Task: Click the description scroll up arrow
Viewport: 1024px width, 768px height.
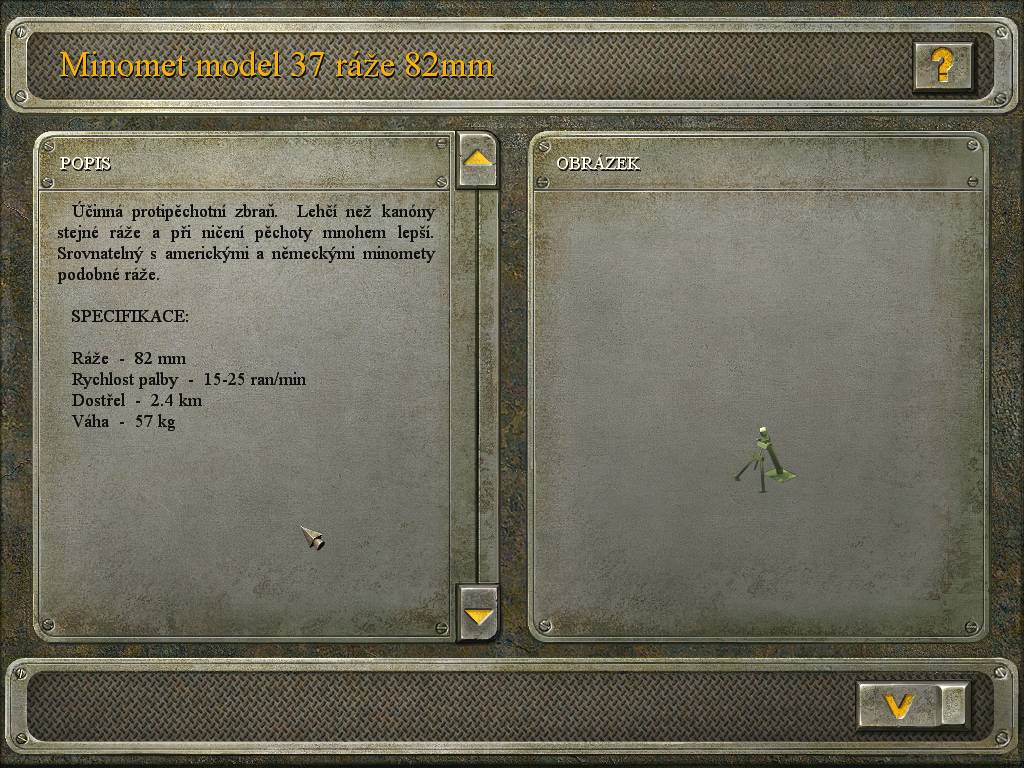Action: tap(478, 160)
